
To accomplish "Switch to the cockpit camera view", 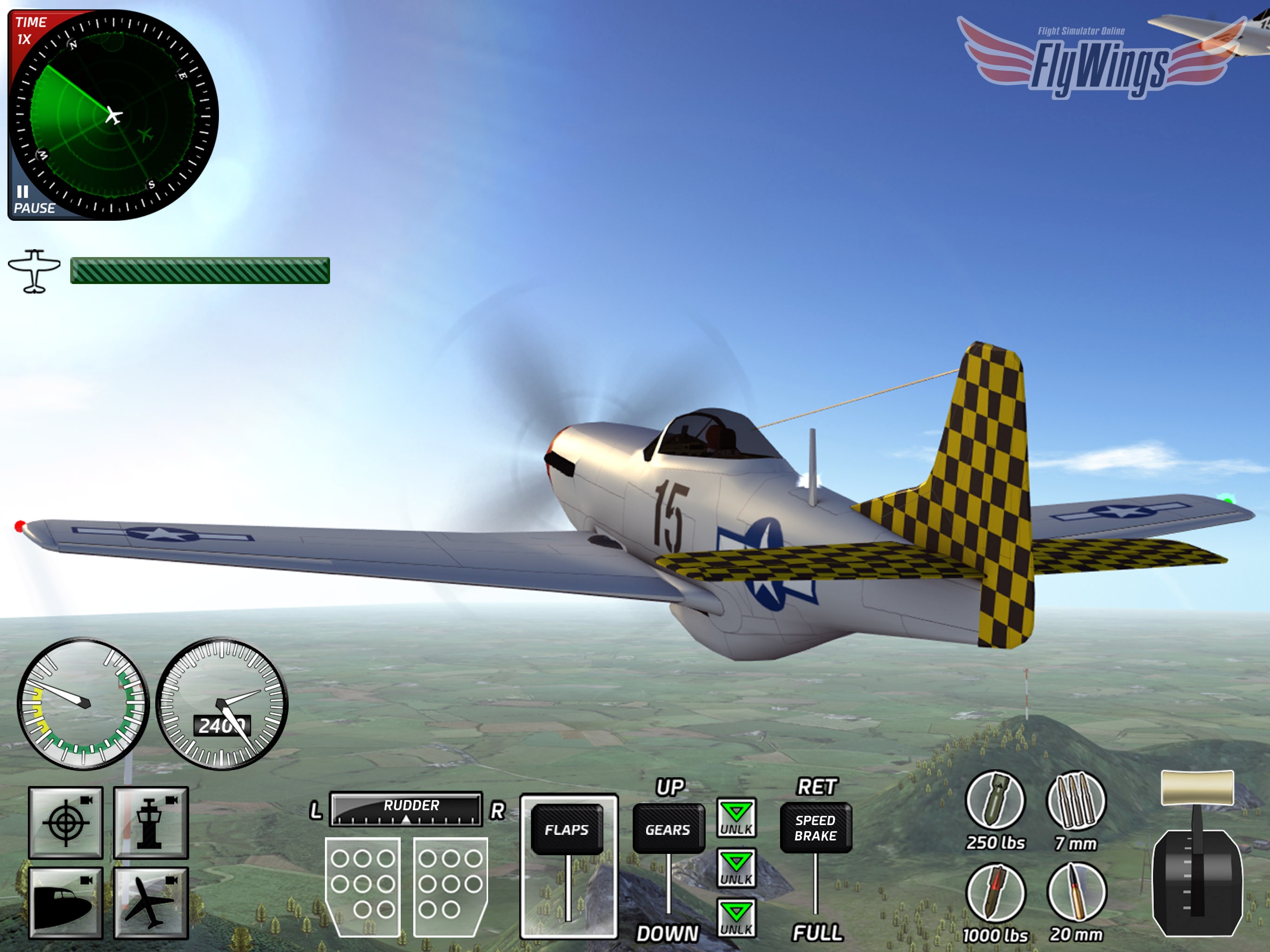I will point(66,903).
